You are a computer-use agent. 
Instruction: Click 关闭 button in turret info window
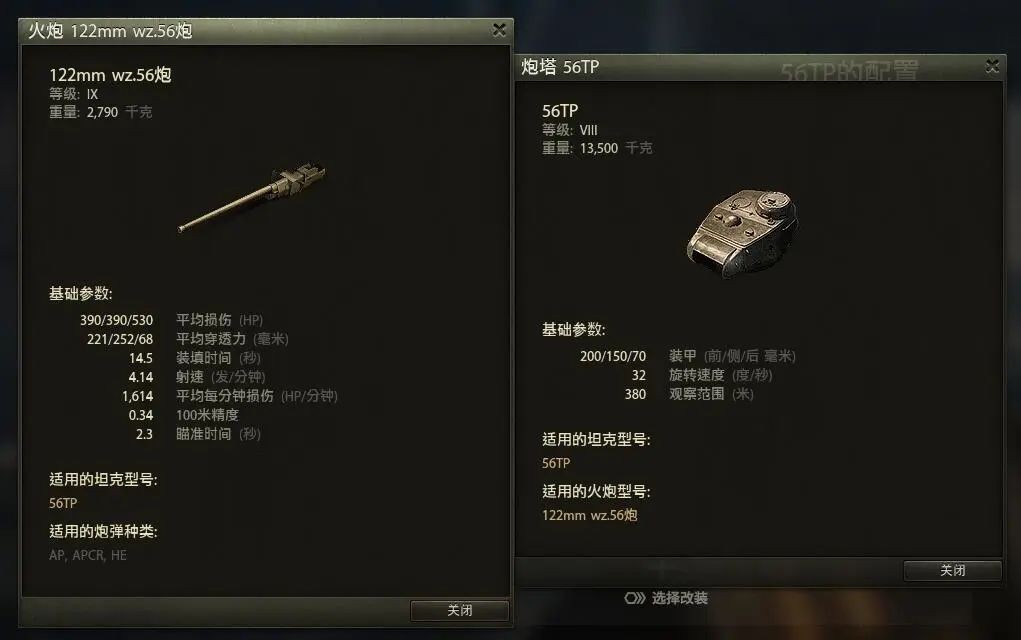point(952,570)
